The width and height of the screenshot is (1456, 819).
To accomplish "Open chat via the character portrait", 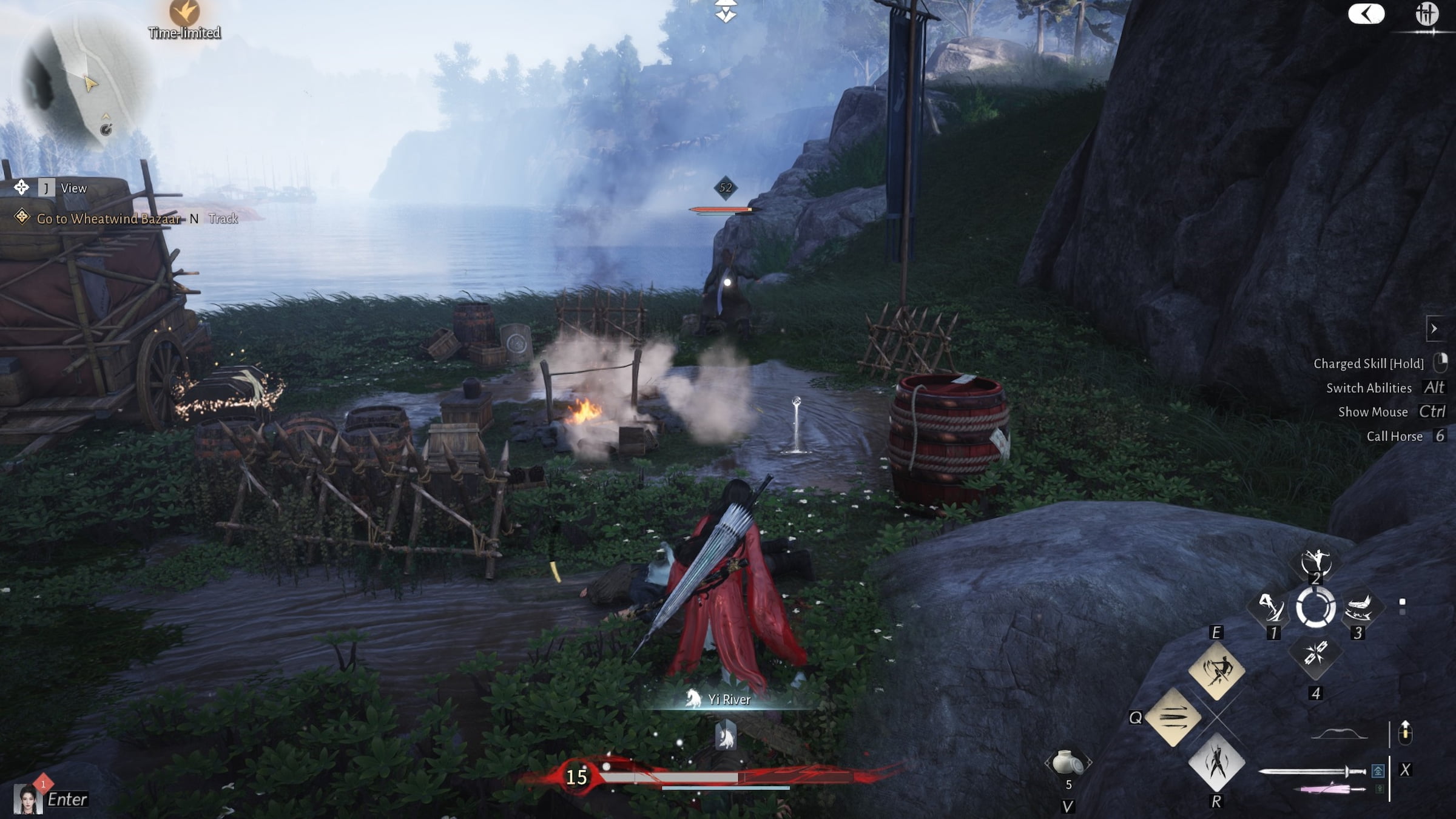I will tap(29, 798).
